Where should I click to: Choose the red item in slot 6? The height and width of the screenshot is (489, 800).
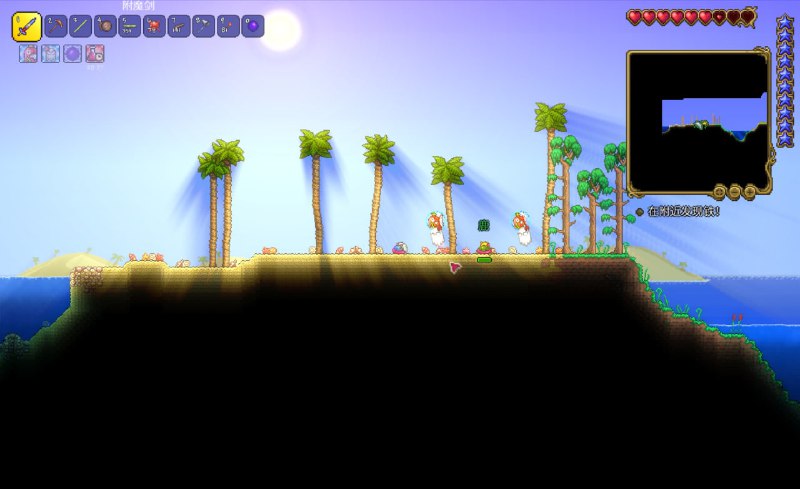point(154,26)
